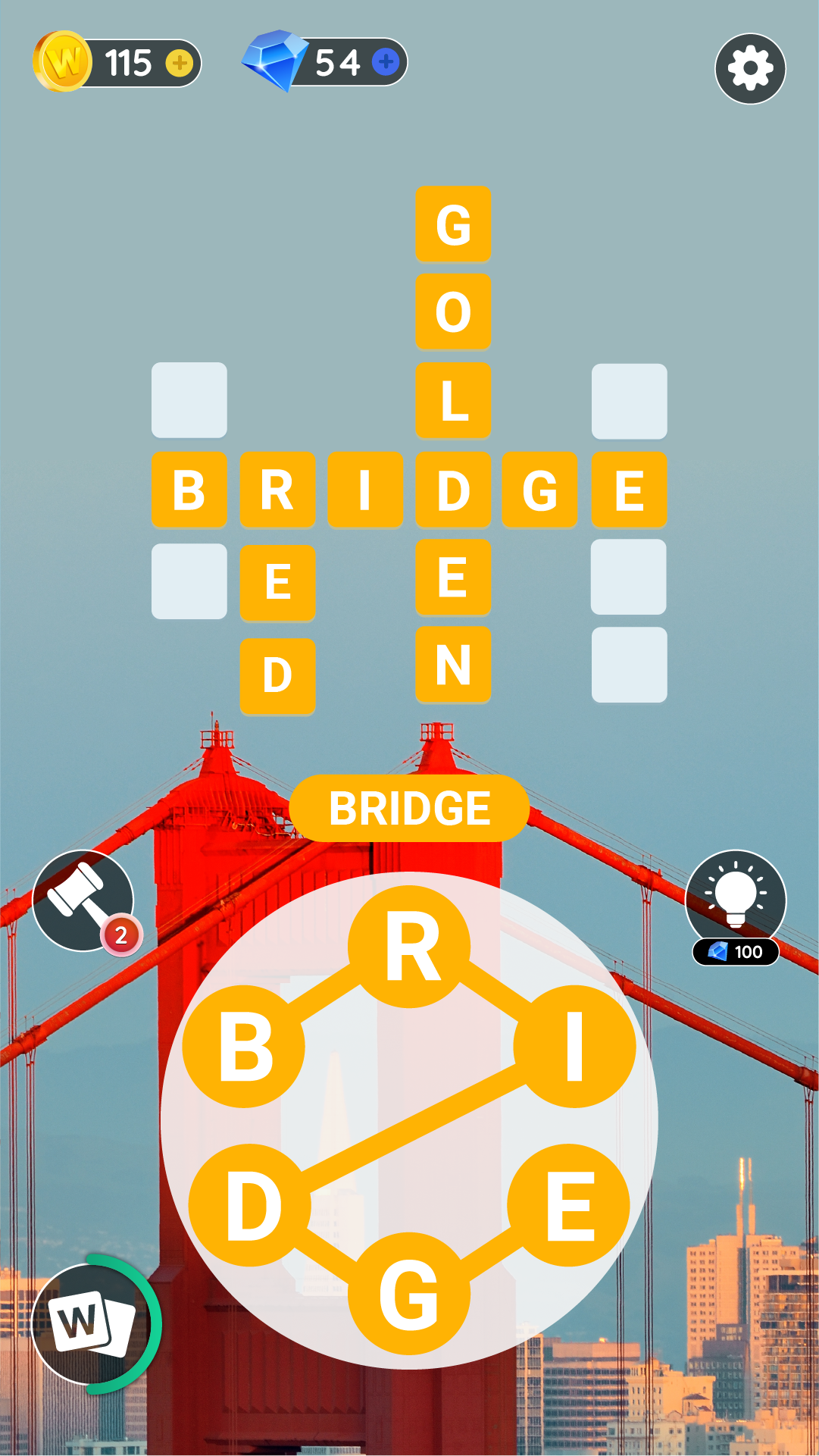Pick letter G on the letter wheel
Screen dimensions: 819x1456
click(x=409, y=1294)
